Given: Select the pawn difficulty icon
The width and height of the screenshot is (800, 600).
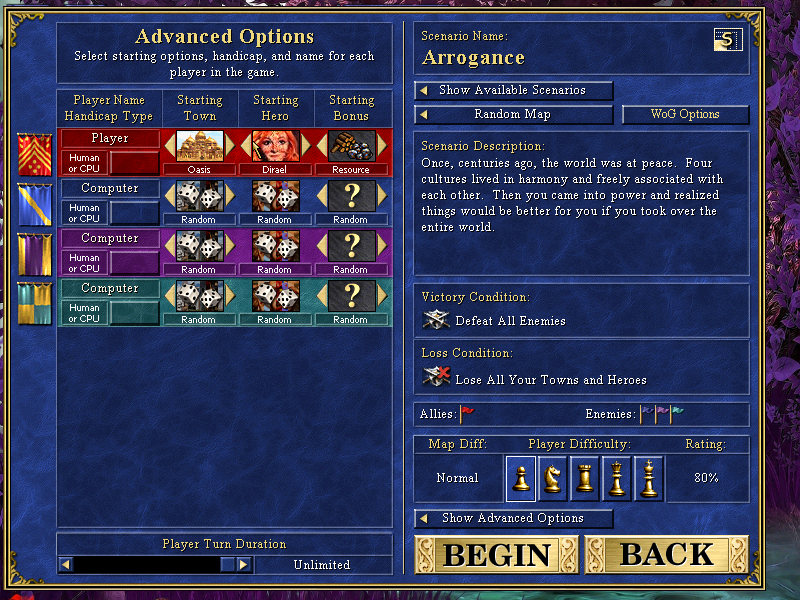Looking at the screenshot, I should click(521, 478).
